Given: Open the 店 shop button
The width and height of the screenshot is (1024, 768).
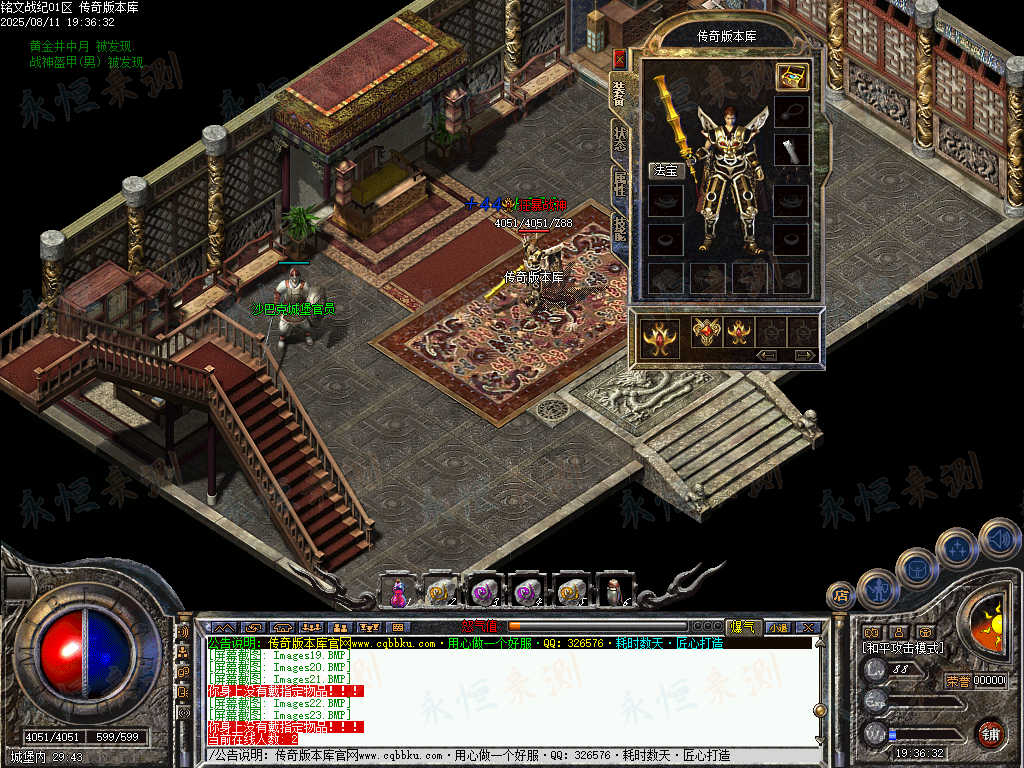Looking at the screenshot, I should pyautogui.click(x=841, y=596).
